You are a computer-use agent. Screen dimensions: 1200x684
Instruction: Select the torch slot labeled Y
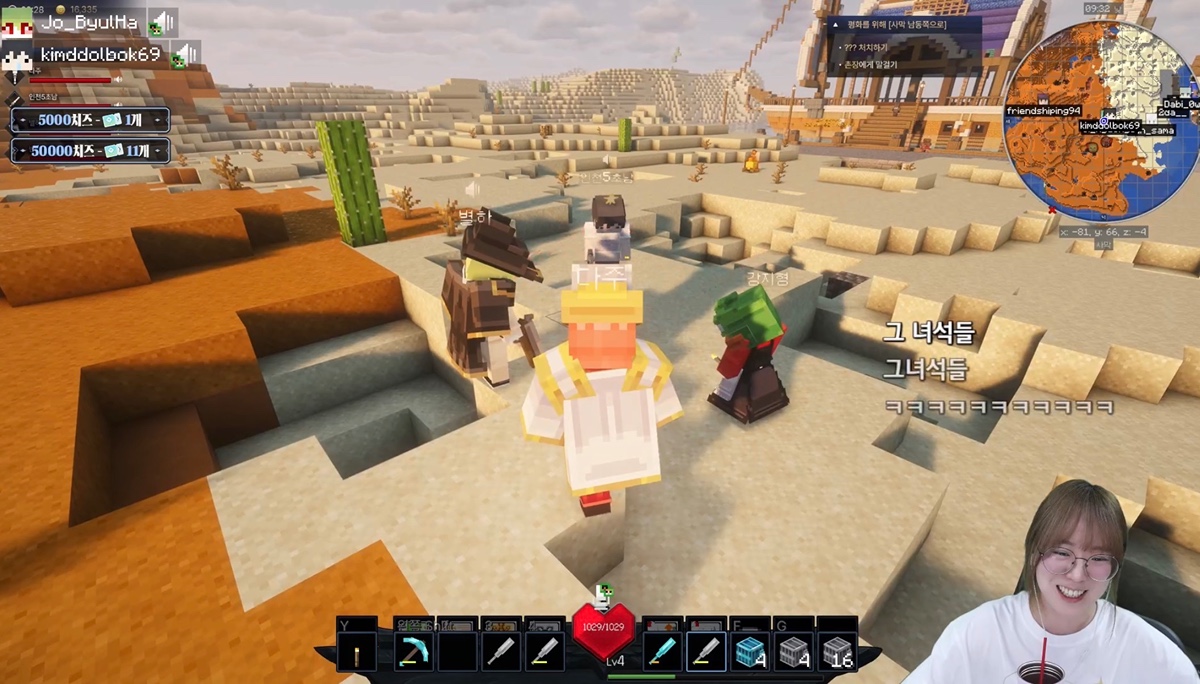tap(357, 652)
